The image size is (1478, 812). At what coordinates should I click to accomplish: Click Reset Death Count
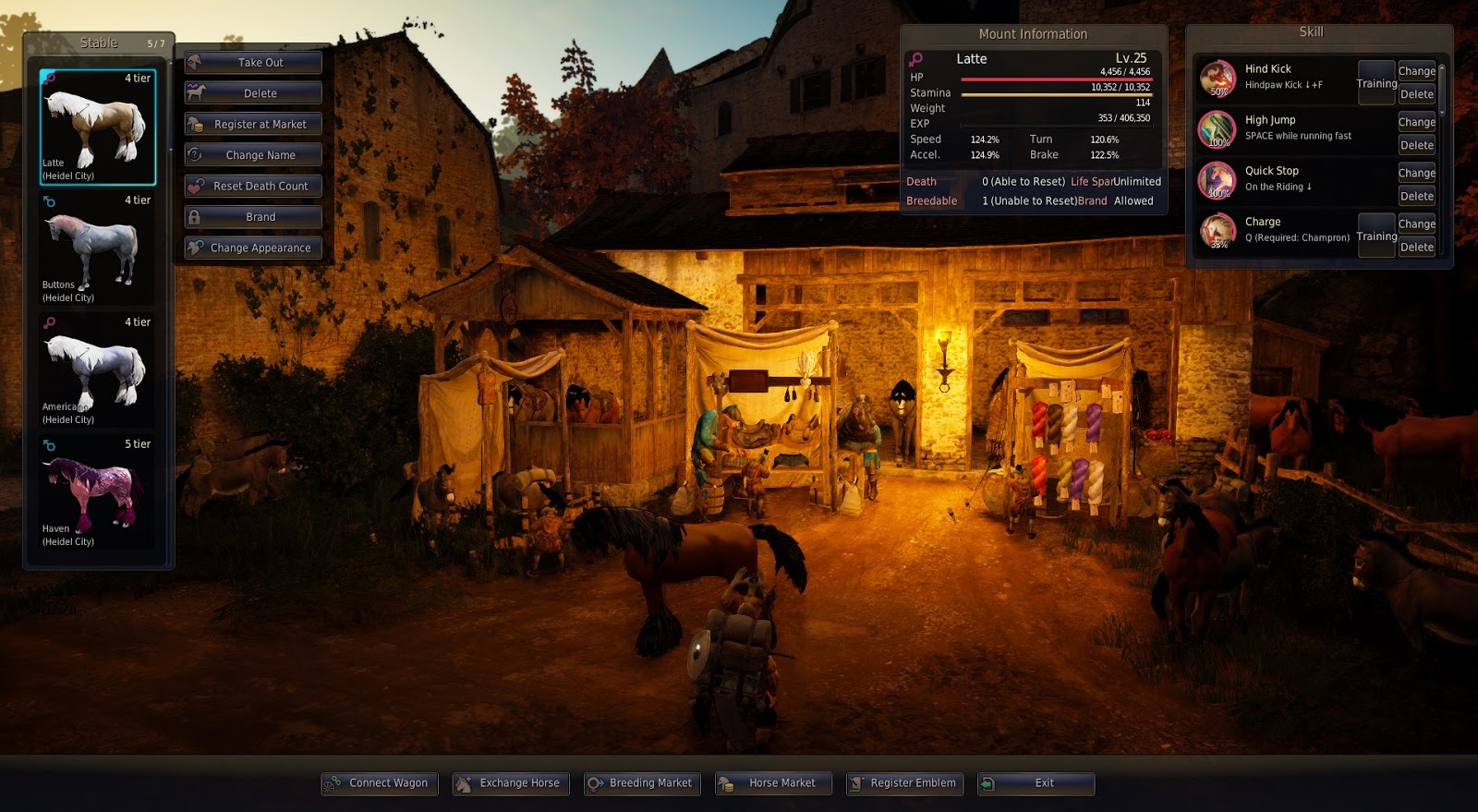[x=252, y=186]
